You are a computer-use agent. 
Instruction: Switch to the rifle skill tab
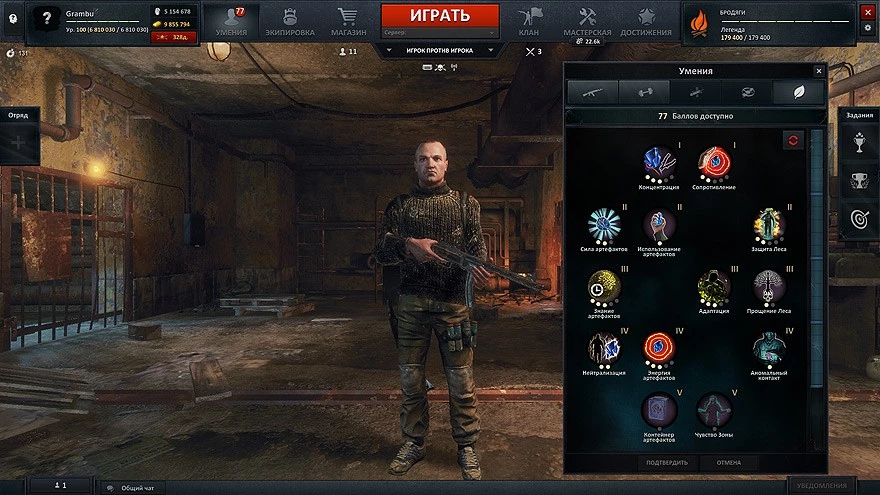593,93
